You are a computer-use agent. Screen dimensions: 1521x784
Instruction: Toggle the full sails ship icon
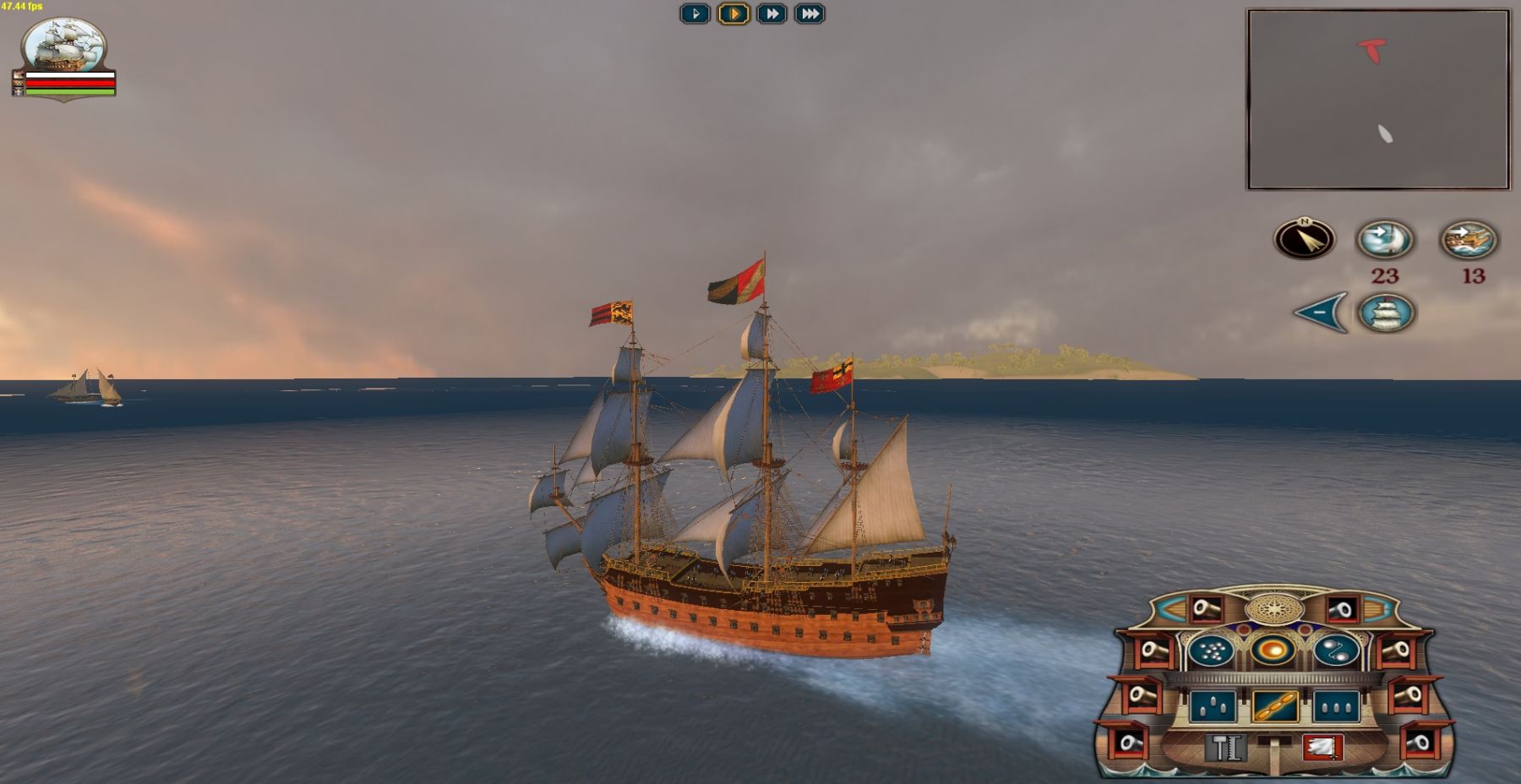click(1386, 313)
